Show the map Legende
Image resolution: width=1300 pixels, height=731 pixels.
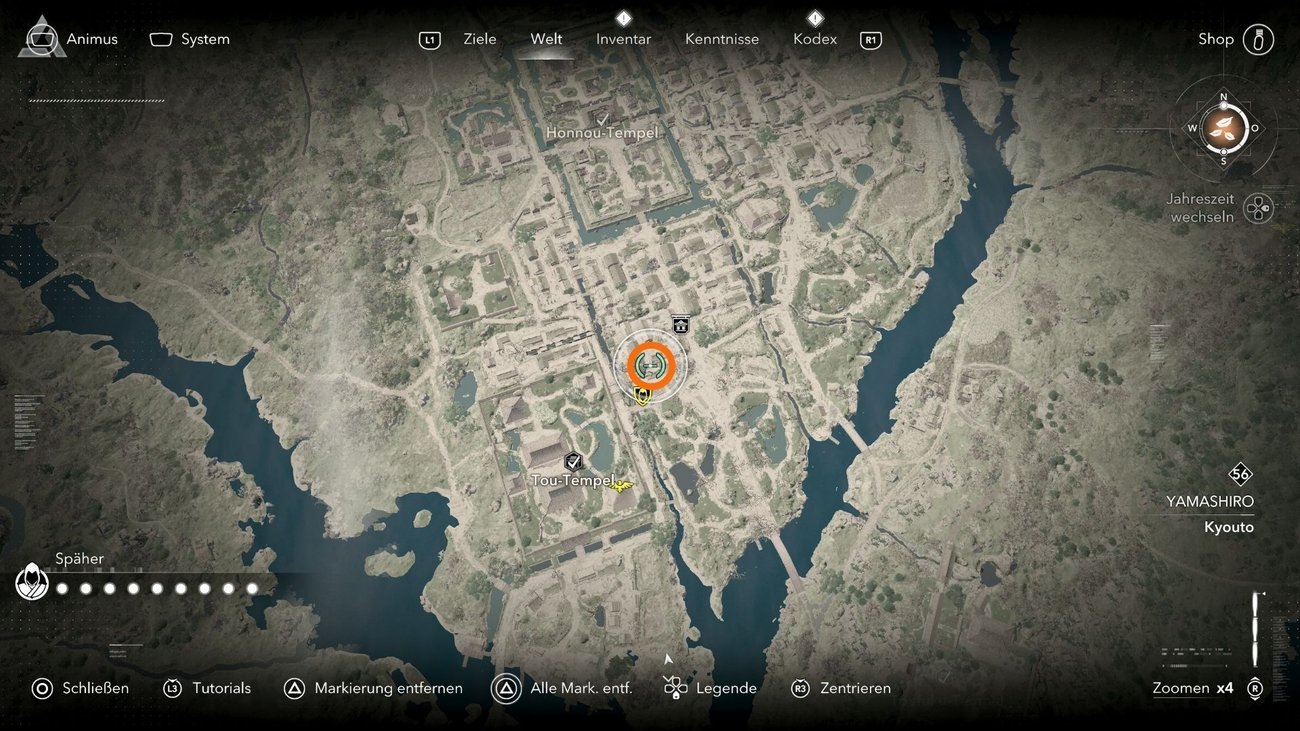710,688
